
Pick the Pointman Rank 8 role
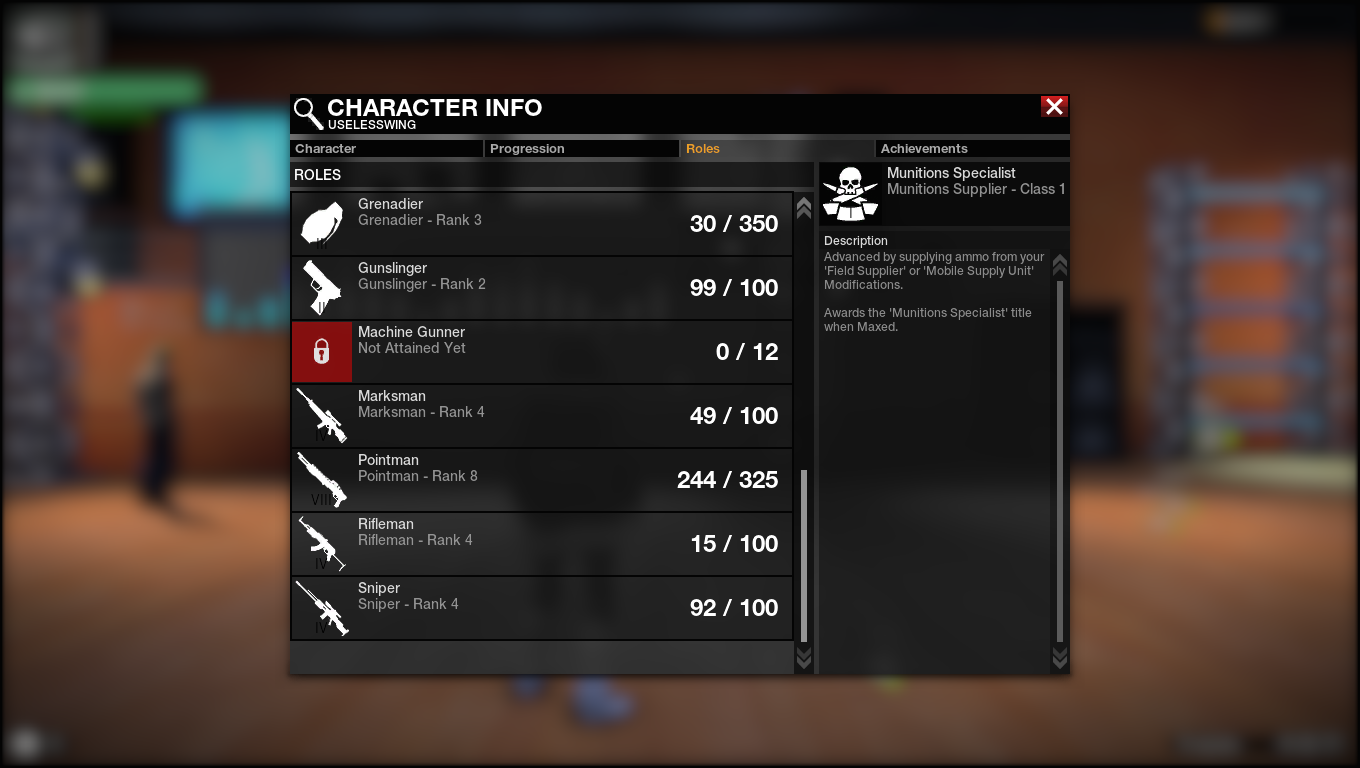tap(541, 480)
